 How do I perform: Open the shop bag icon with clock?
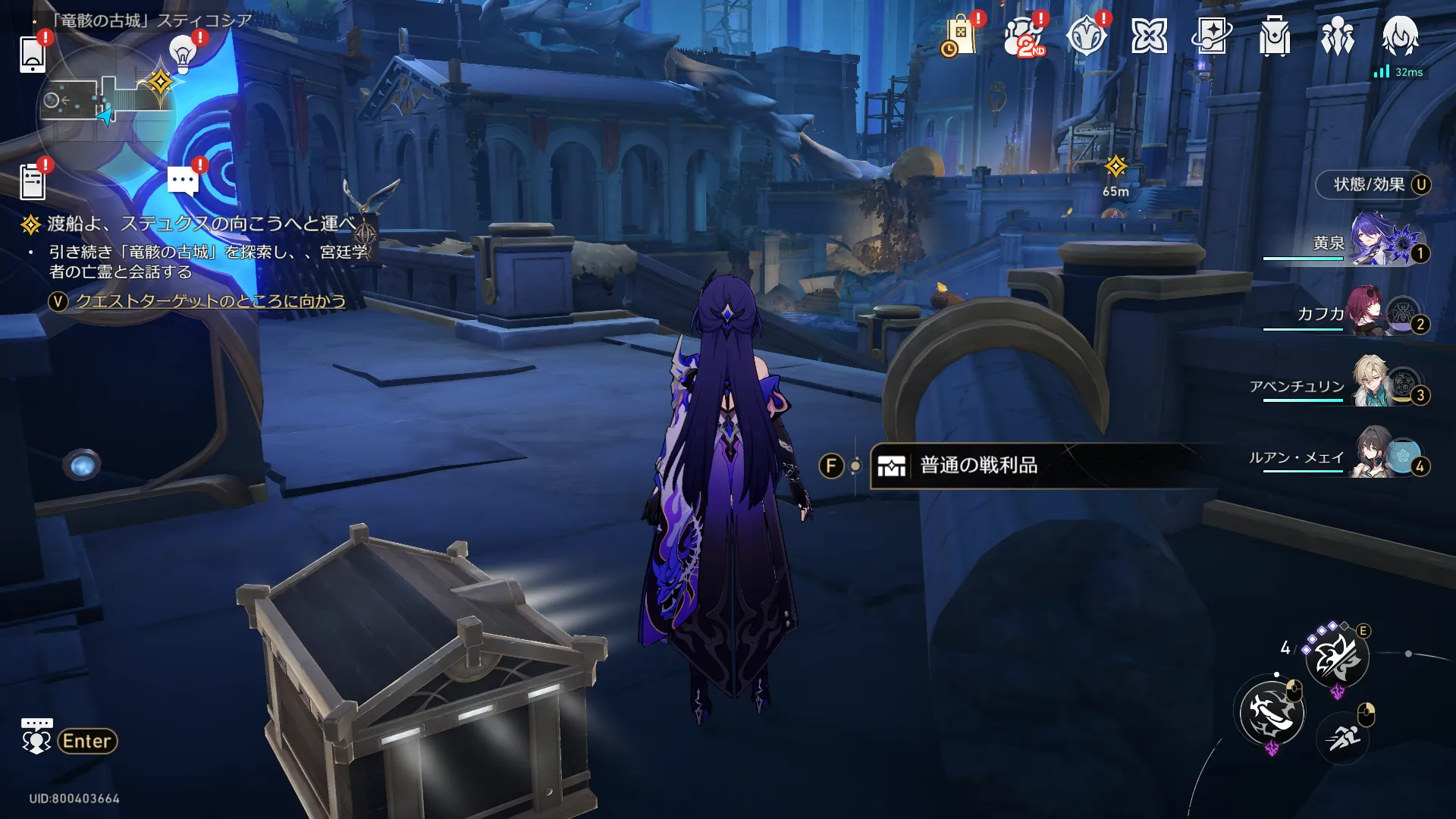pyautogui.click(x=959, y=36)
